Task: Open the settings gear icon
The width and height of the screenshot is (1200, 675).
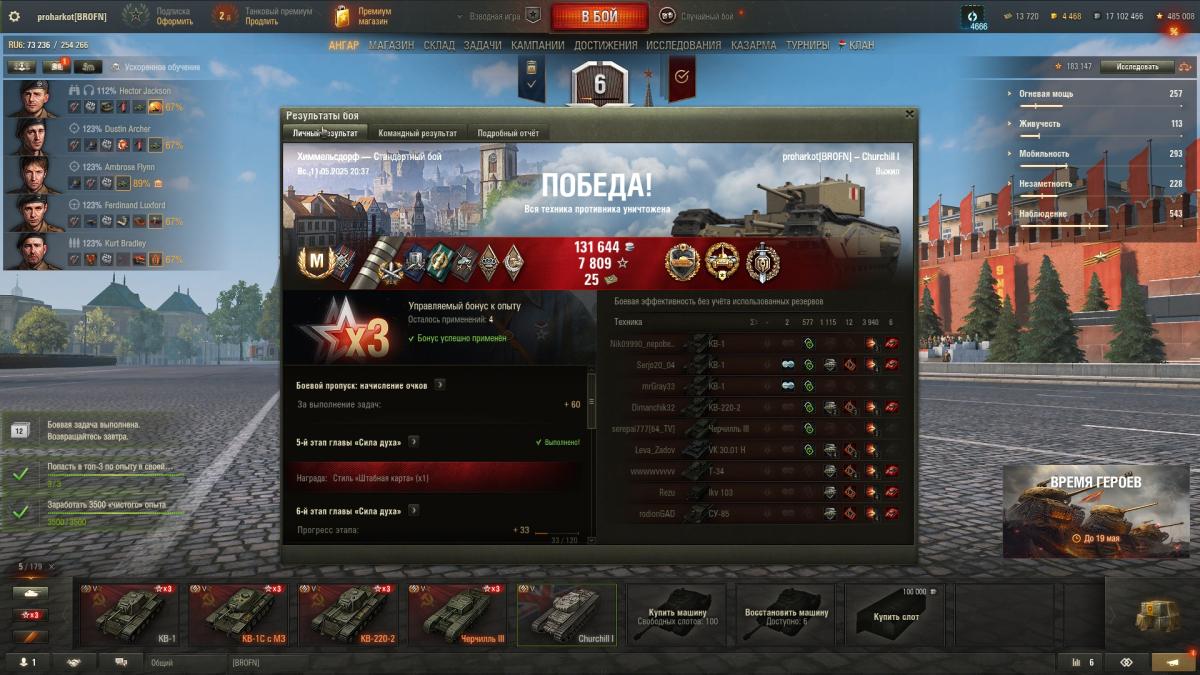Action: (x=14, y=16)
